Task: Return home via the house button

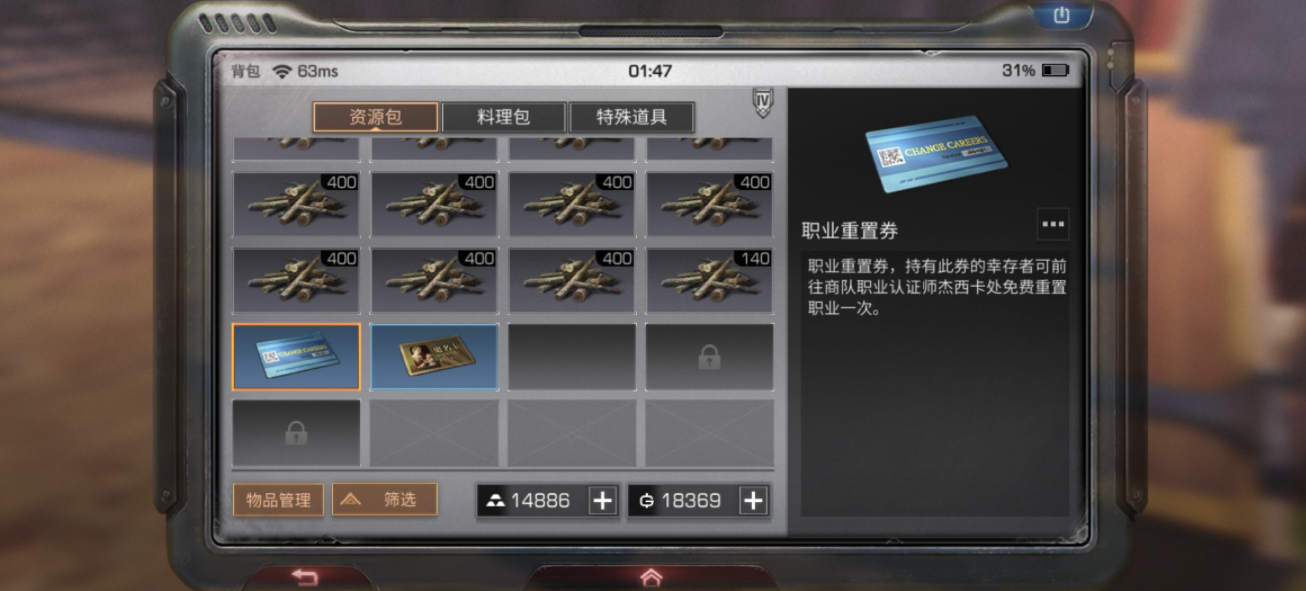Action: click(x=651, y=577)
